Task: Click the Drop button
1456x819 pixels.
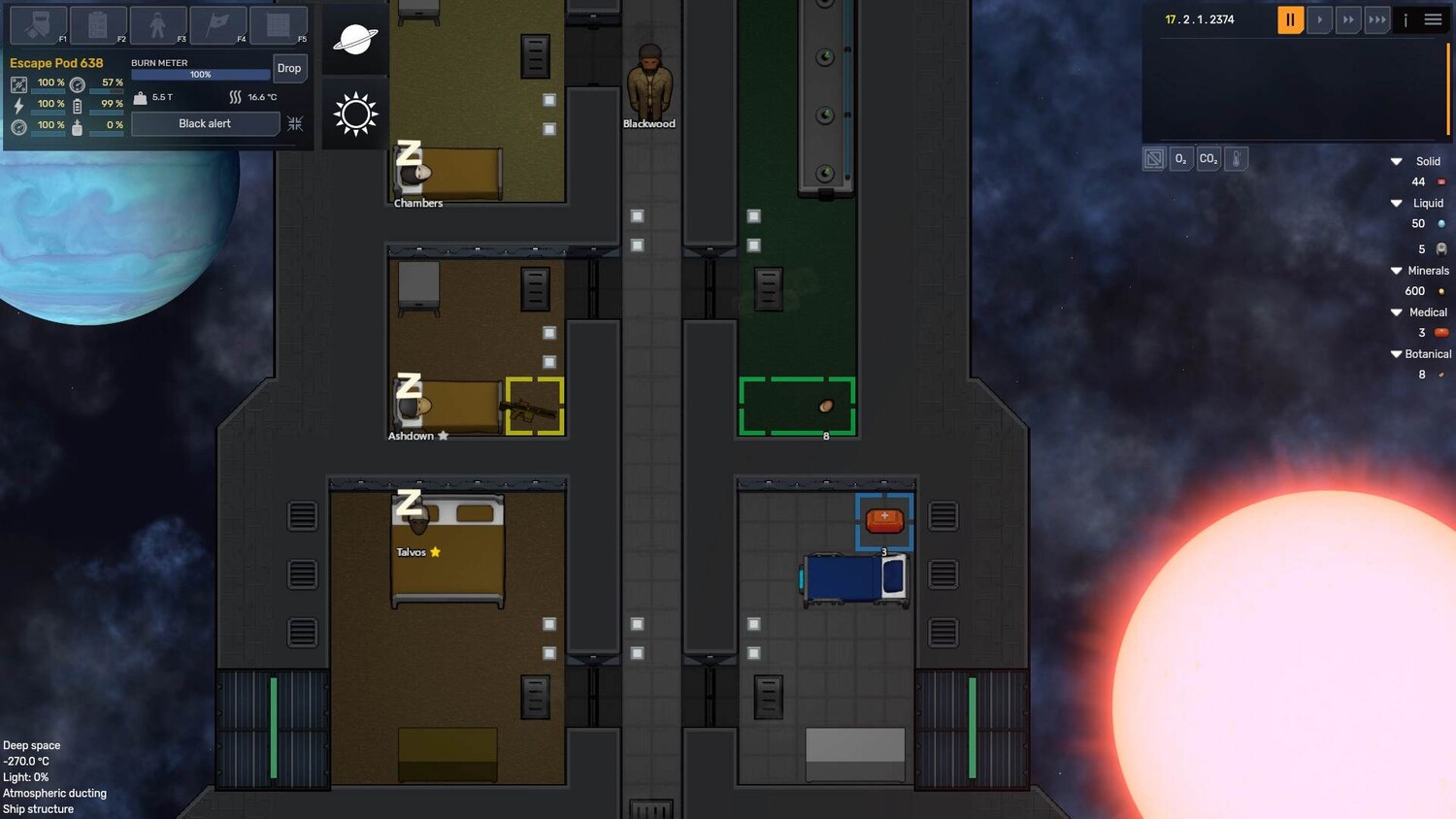Action: pyautogui.click(x=289, y=68)
